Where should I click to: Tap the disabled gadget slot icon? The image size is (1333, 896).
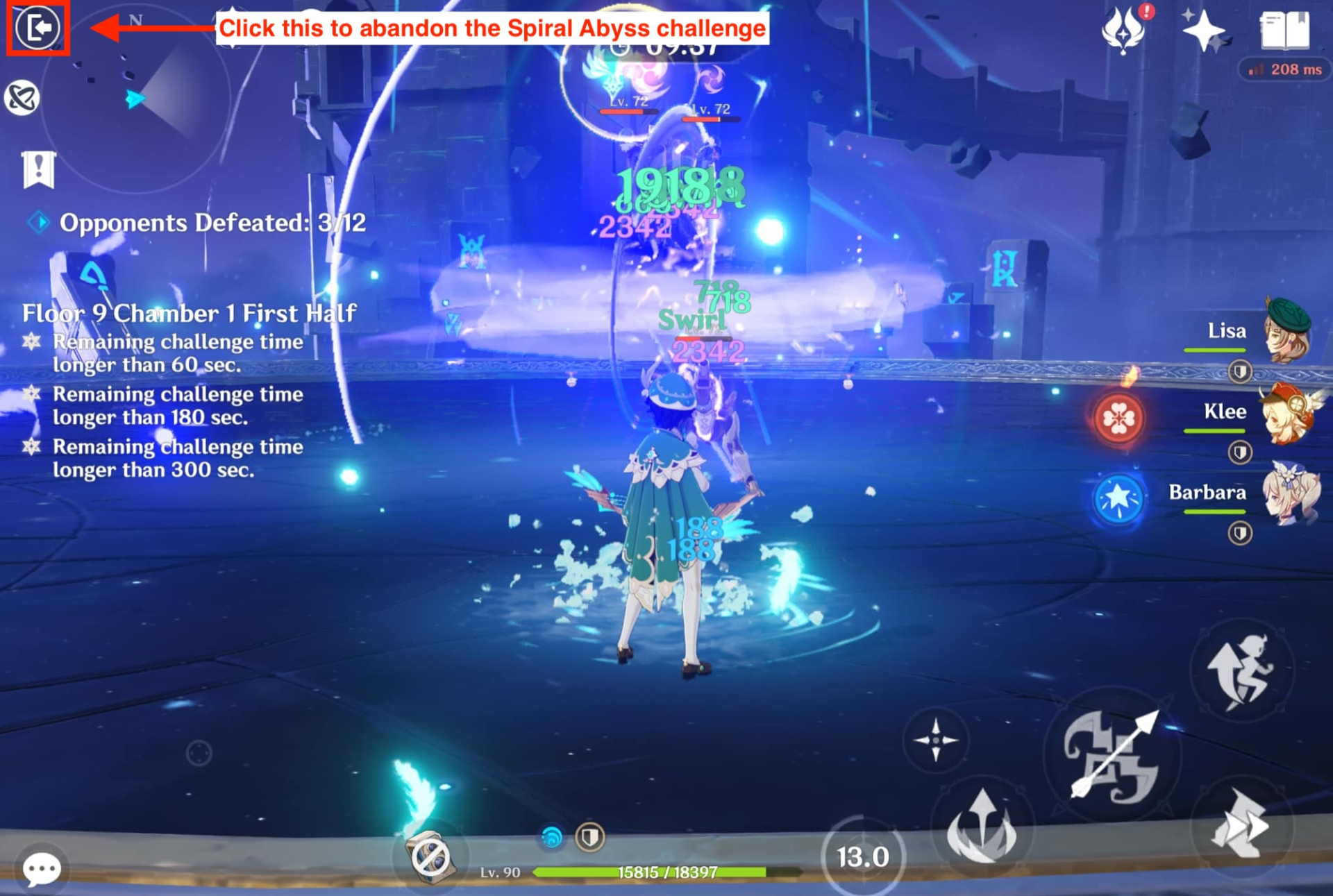click(430, 856)
